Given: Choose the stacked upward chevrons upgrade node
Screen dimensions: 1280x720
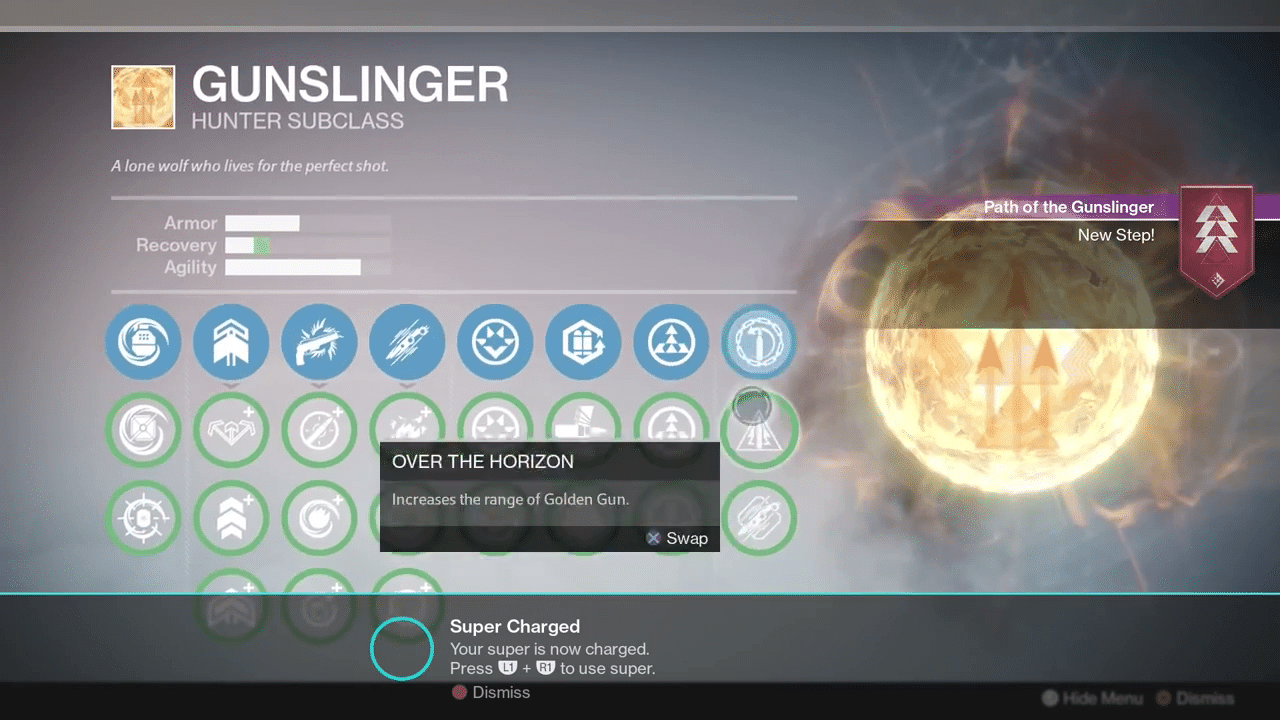Looking at the screenshot, I should point(231,519).
